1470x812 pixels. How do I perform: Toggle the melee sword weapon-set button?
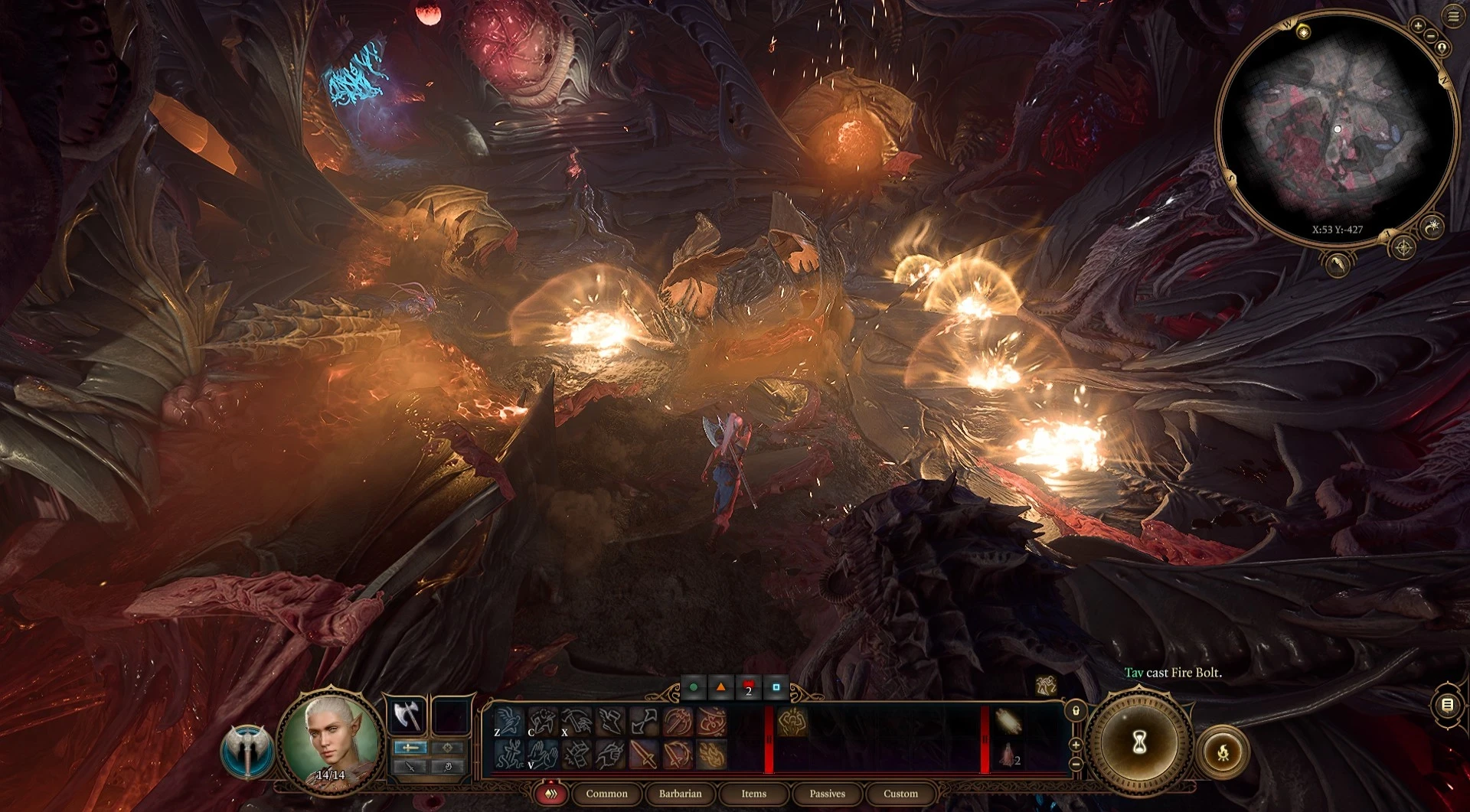click(x=410, y=747)
